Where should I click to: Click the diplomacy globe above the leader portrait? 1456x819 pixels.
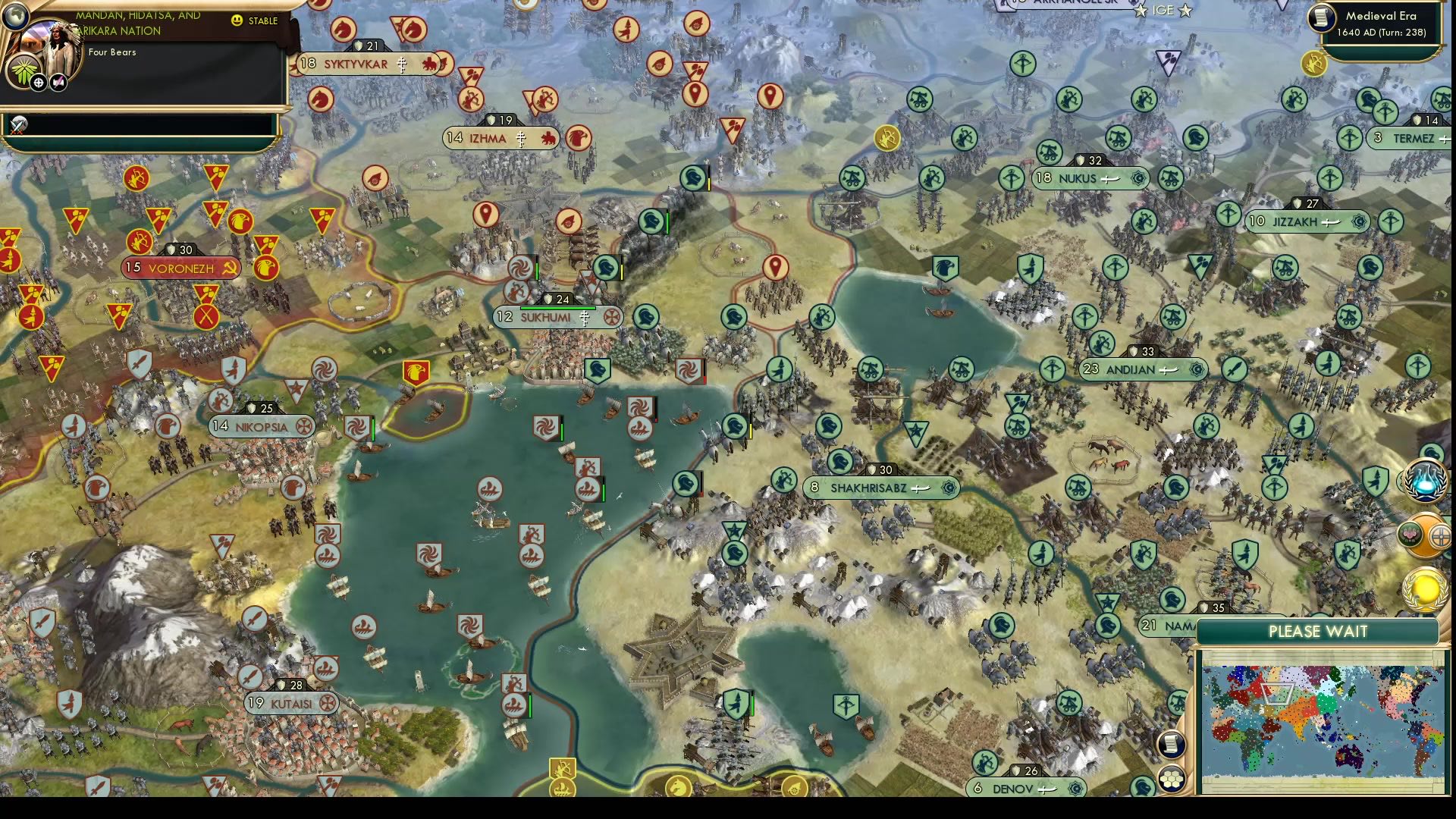[x=17, y=17]
